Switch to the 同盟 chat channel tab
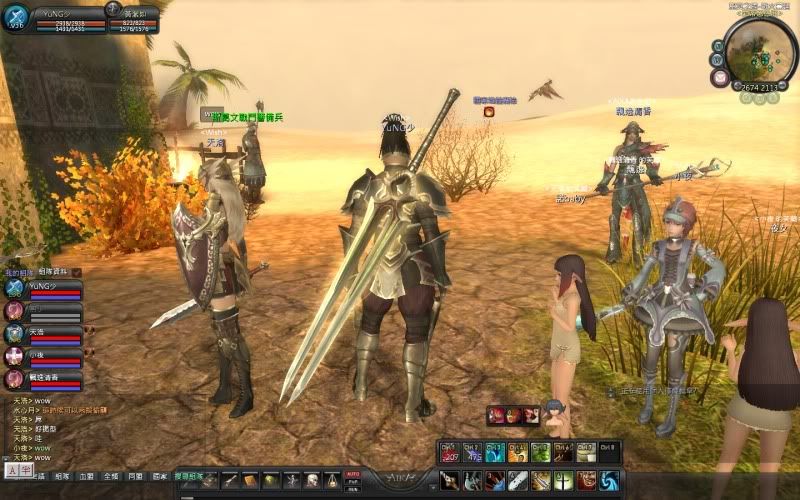This screenshot has width=800, height=500. coord(135,478)
